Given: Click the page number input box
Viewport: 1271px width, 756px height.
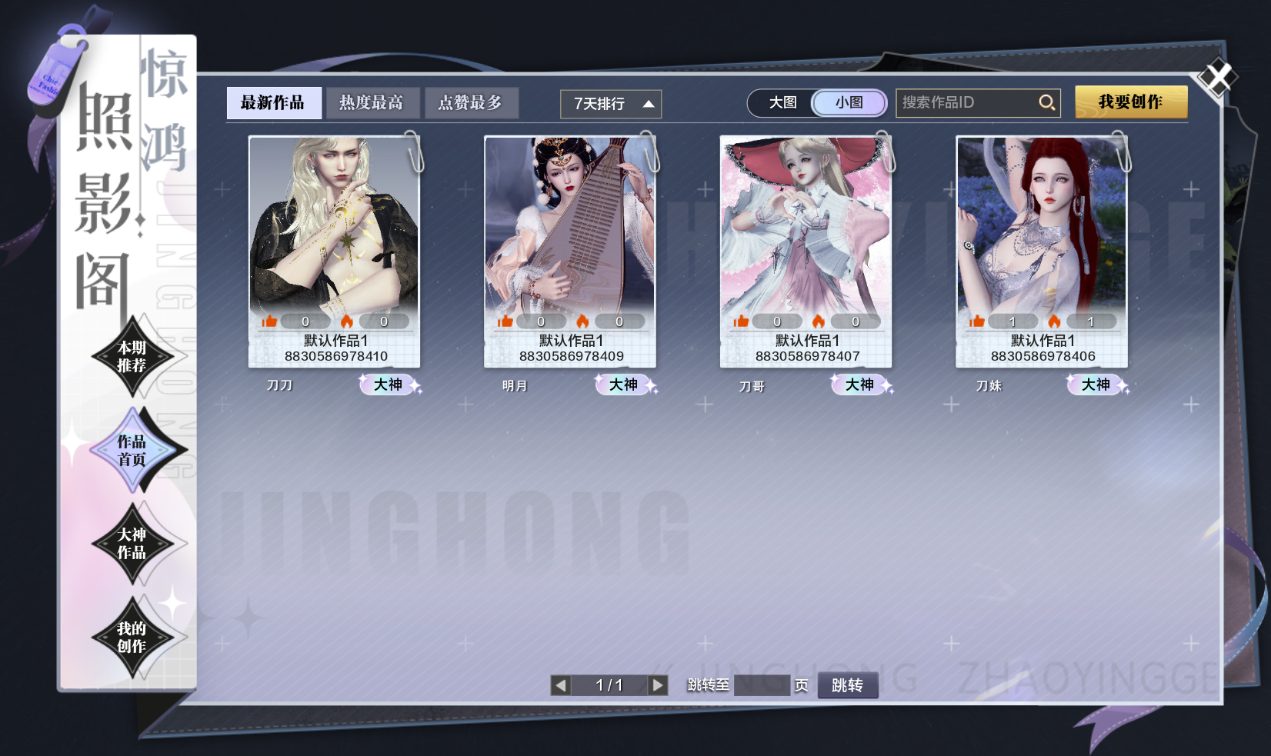Looking at the screenshot, I should [x=762, y=685].
